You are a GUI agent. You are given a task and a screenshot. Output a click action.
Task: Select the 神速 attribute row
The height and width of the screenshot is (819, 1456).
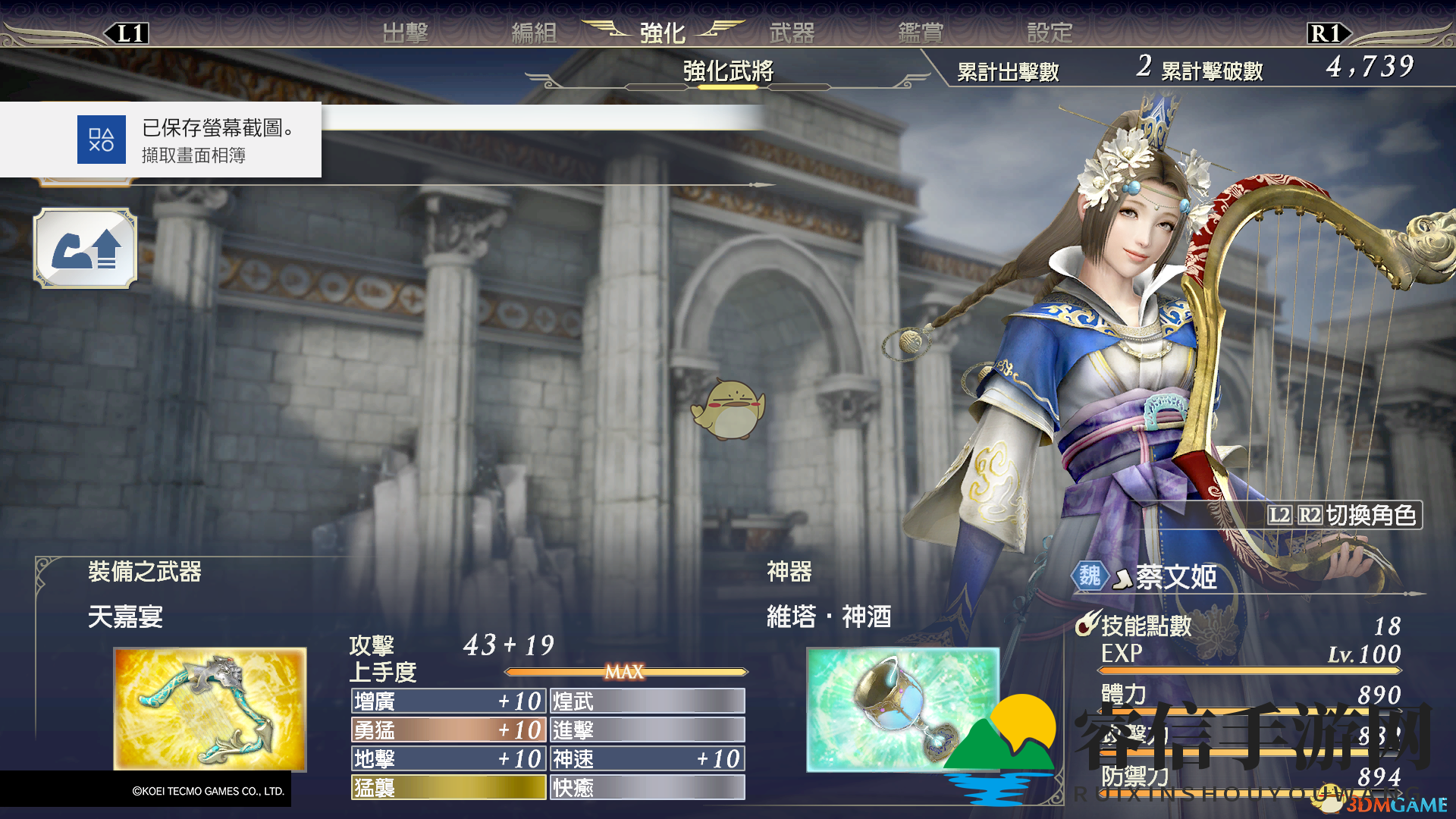click(647, 758)
